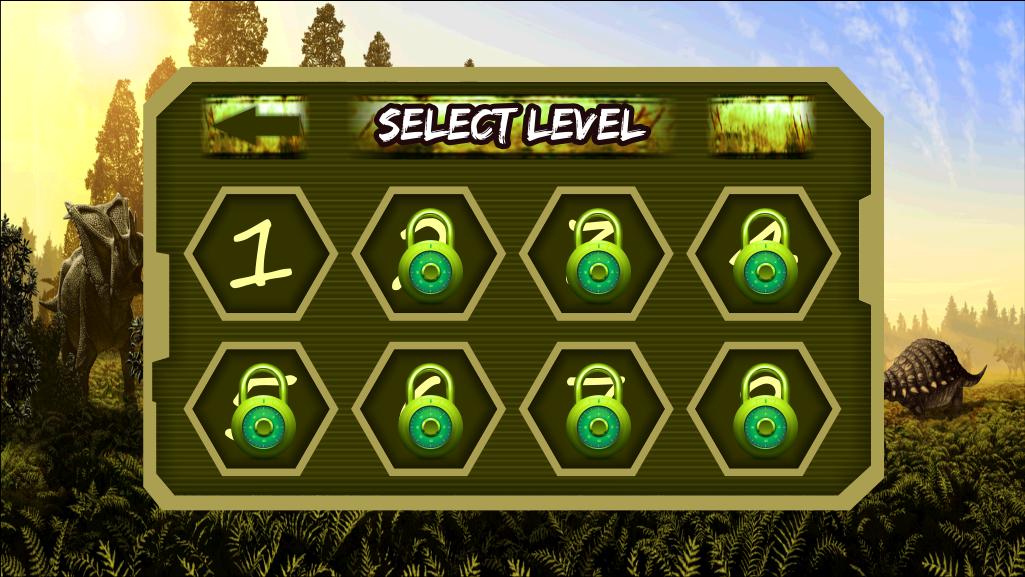The width and height of the screenshot is (1025, 577).
Task: Choose the locked level 2 hexagon
Action: coord(429,254)
